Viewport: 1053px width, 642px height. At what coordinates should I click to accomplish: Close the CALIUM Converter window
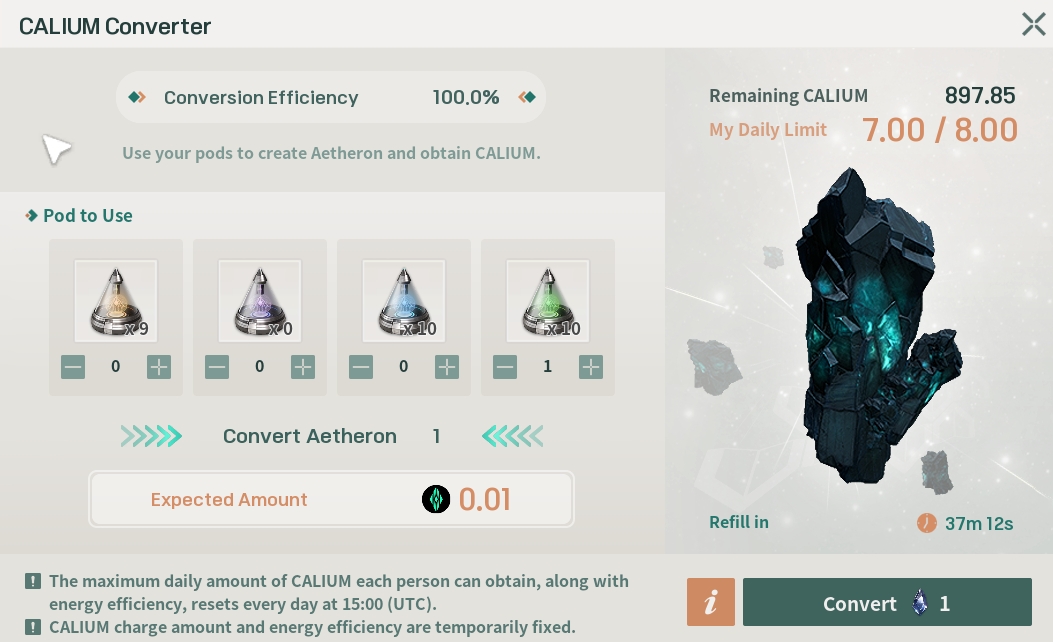pos(1033,25)
